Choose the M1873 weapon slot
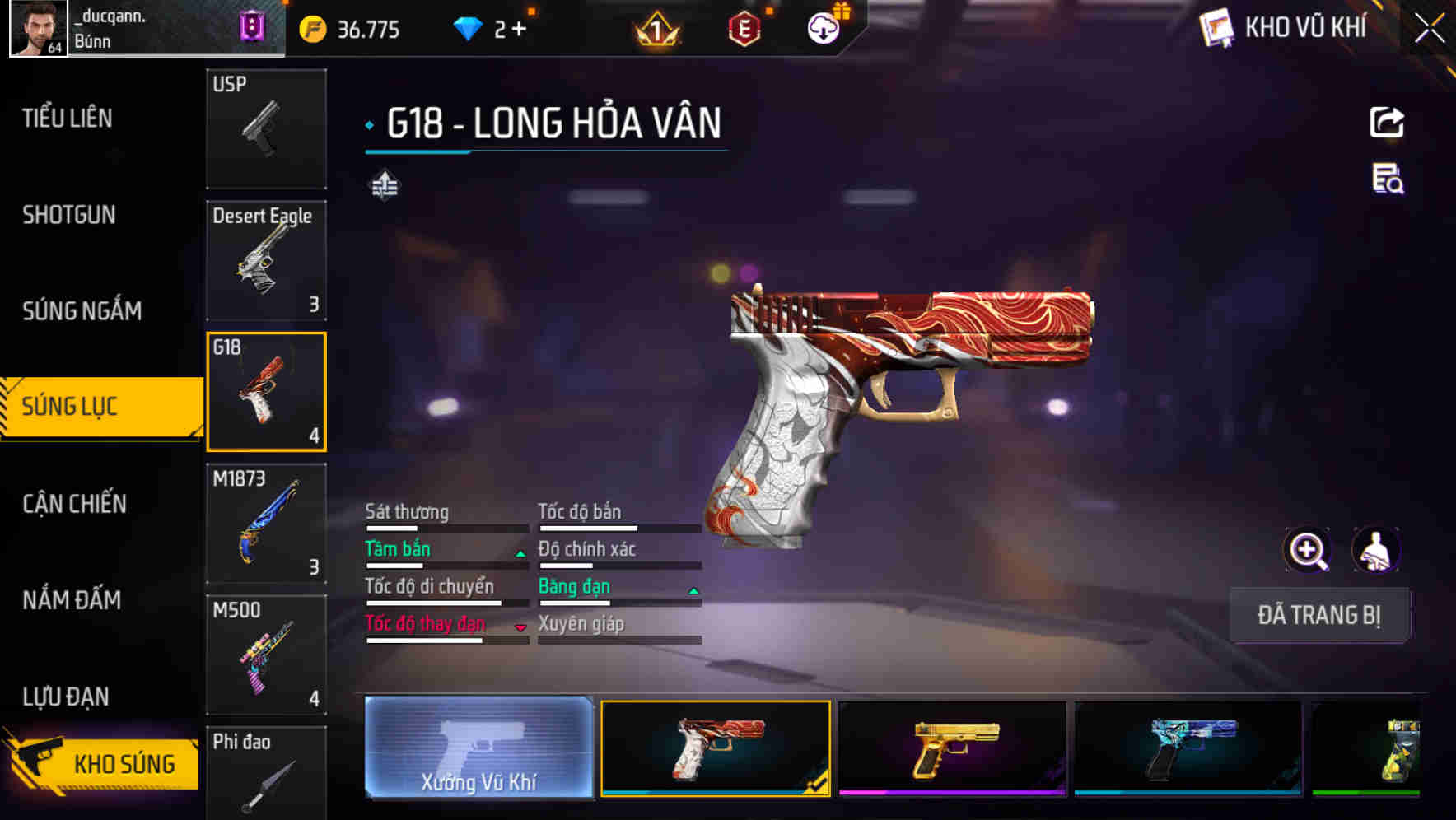The image size is (1456, 820). click(266, 524)
